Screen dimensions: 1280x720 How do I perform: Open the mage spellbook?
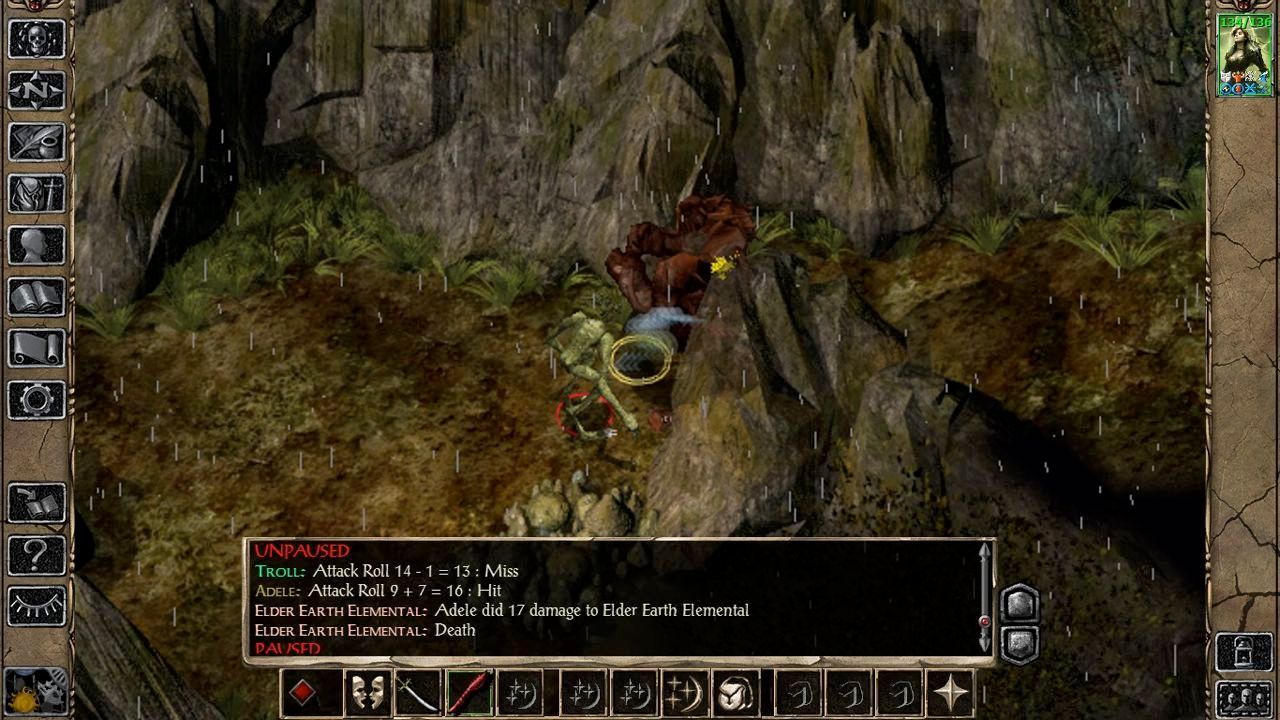click(37, 297)
